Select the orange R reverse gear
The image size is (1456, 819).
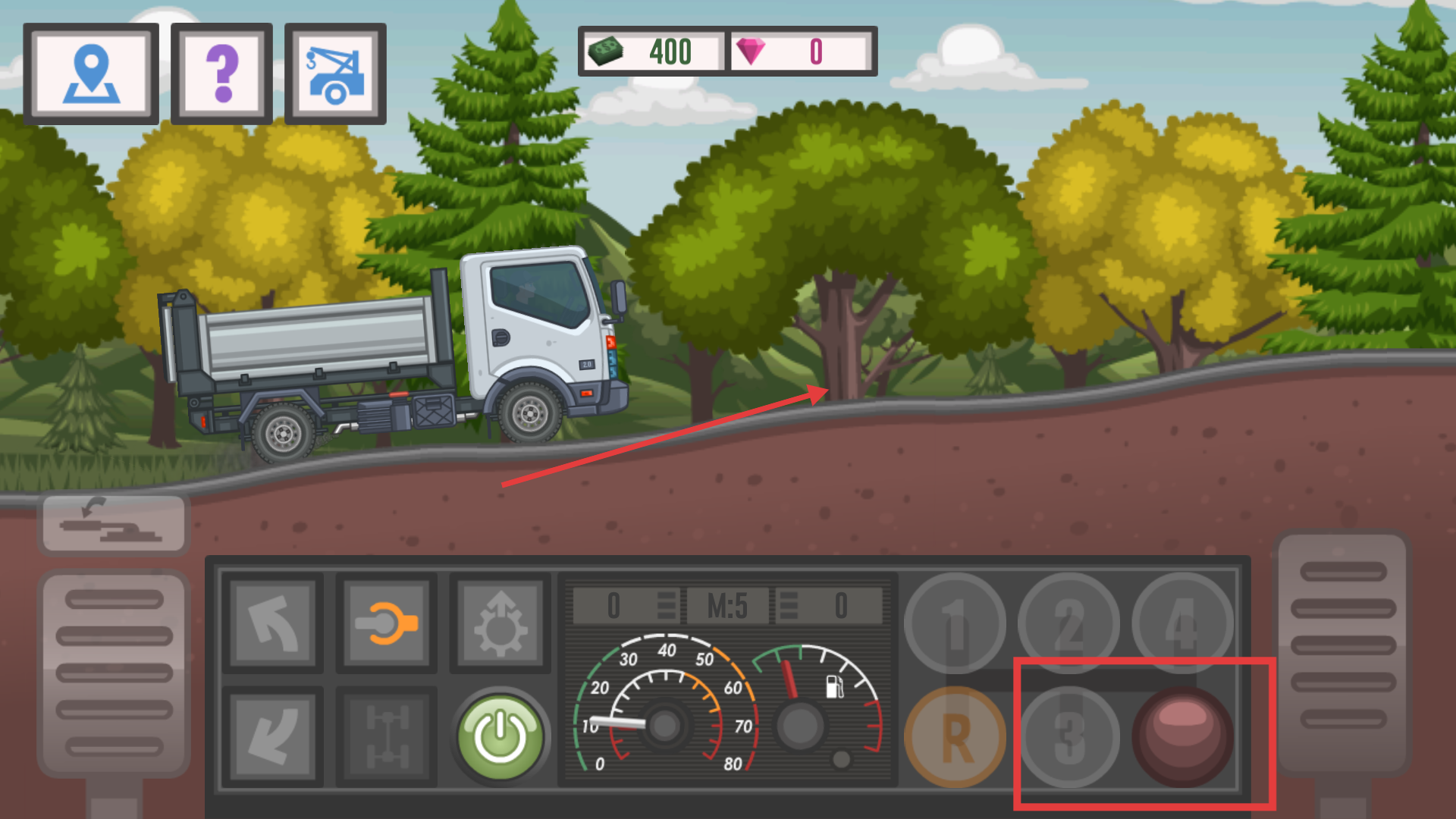point(955,736)
